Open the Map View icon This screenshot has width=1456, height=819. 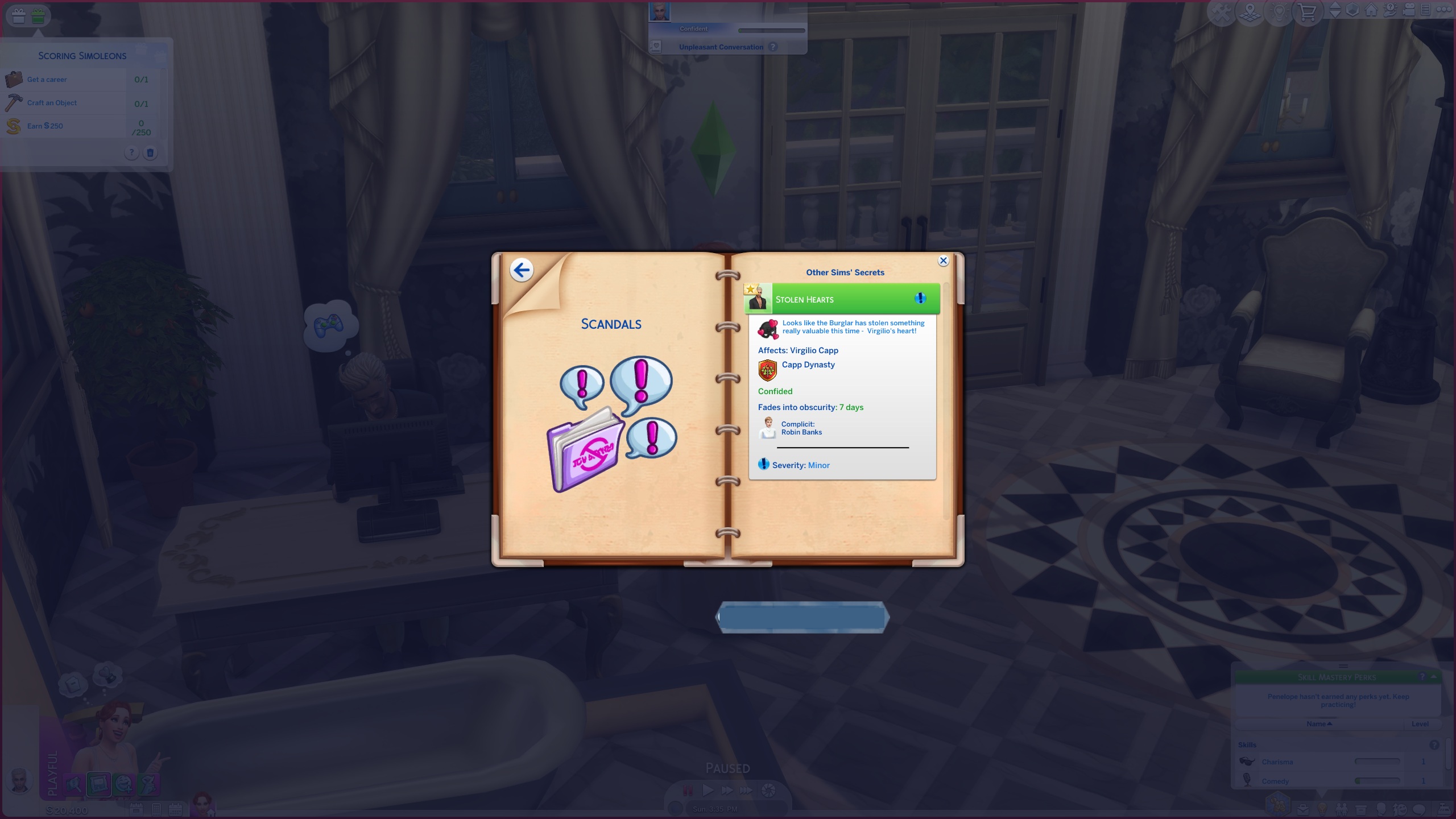pos(1250,9)
